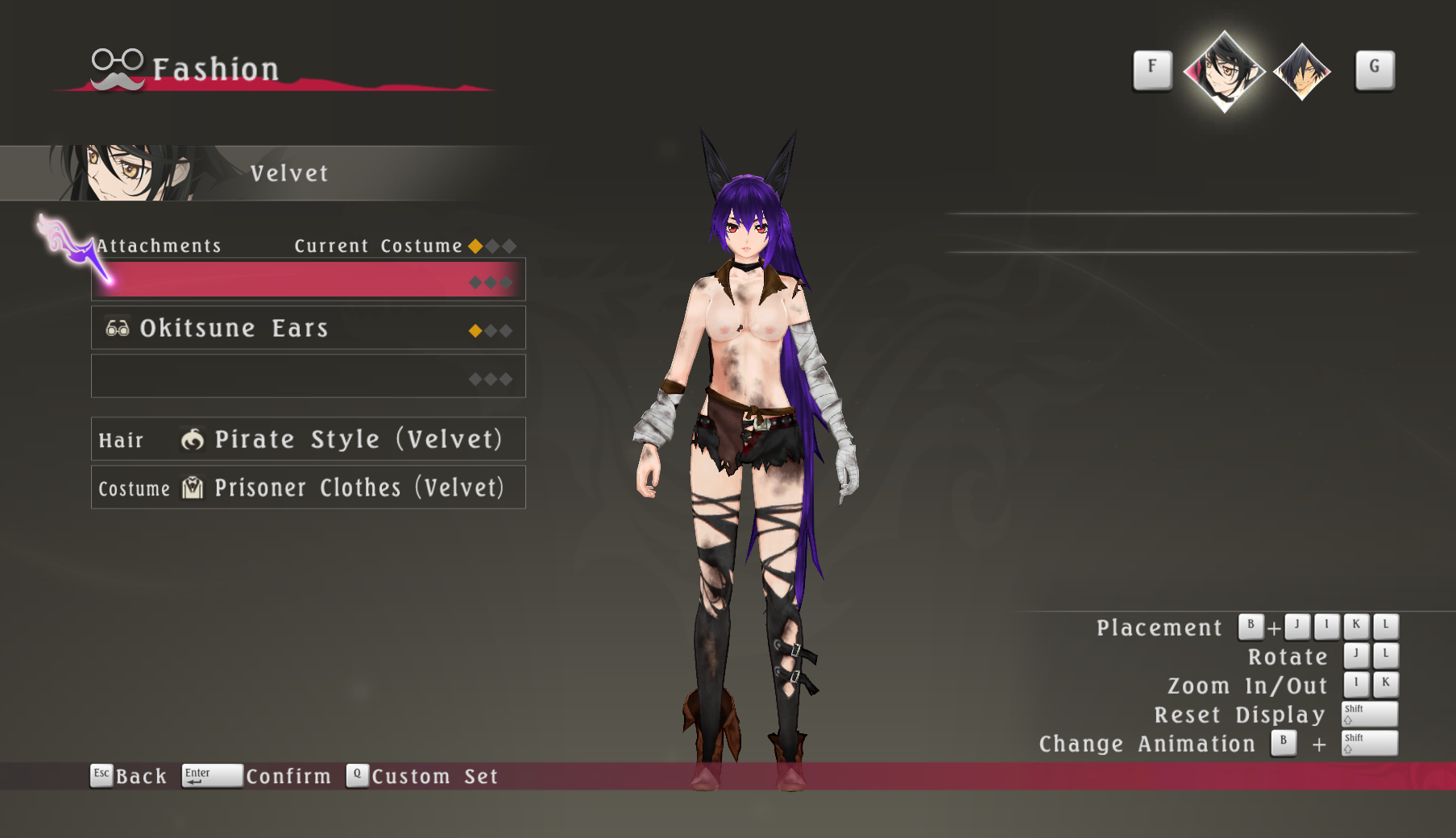
Task: Select the Okitsune Ears attachment slot
Action: click(308, 328)
